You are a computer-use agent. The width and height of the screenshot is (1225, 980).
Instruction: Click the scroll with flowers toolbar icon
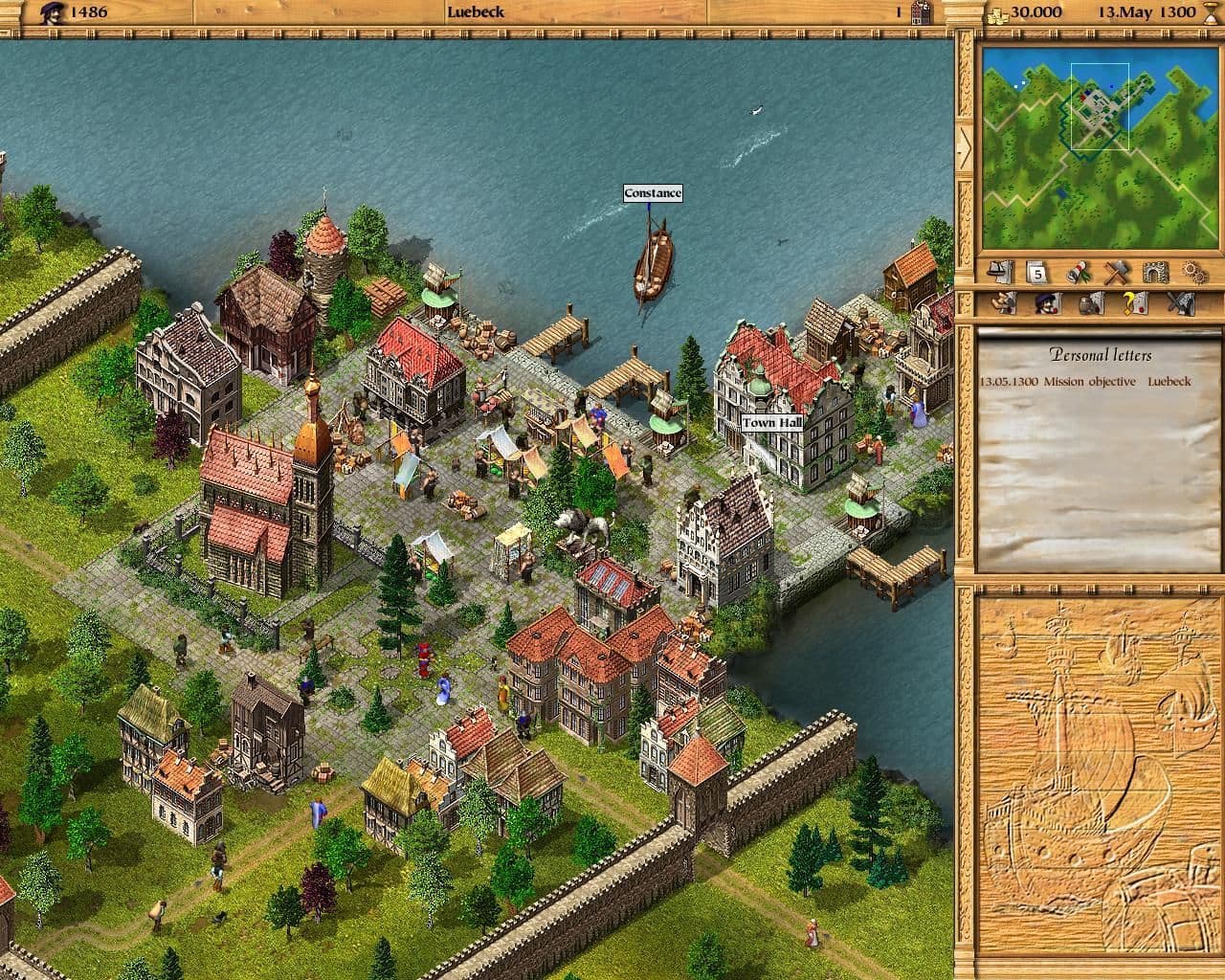coord(1079,273)
